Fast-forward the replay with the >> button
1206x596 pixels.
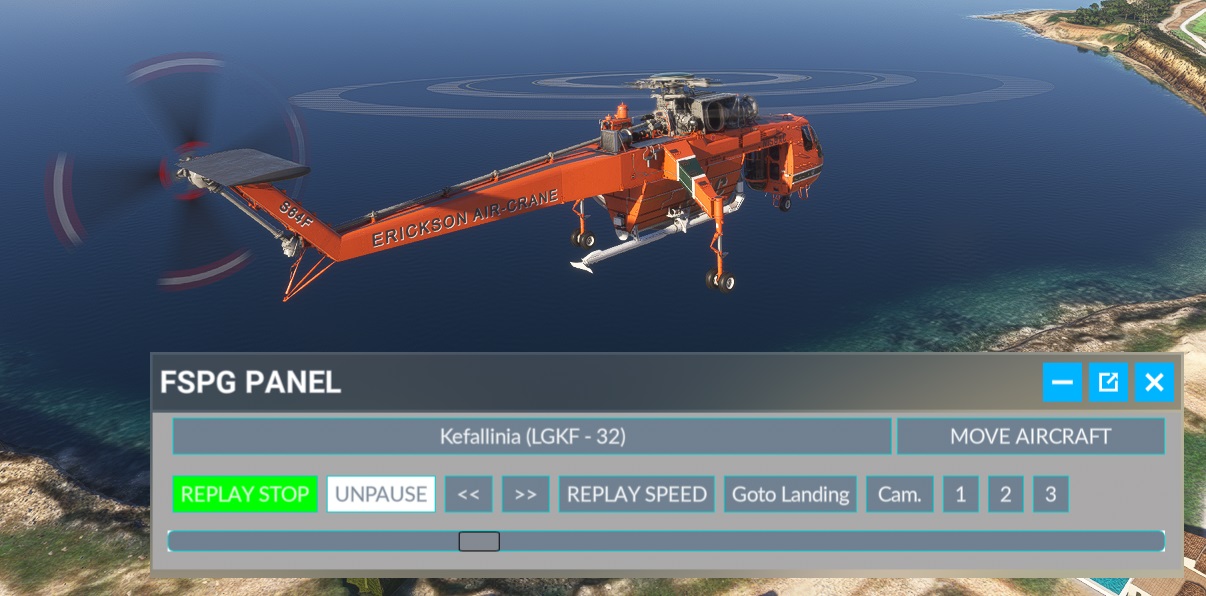tap(526, 494)
